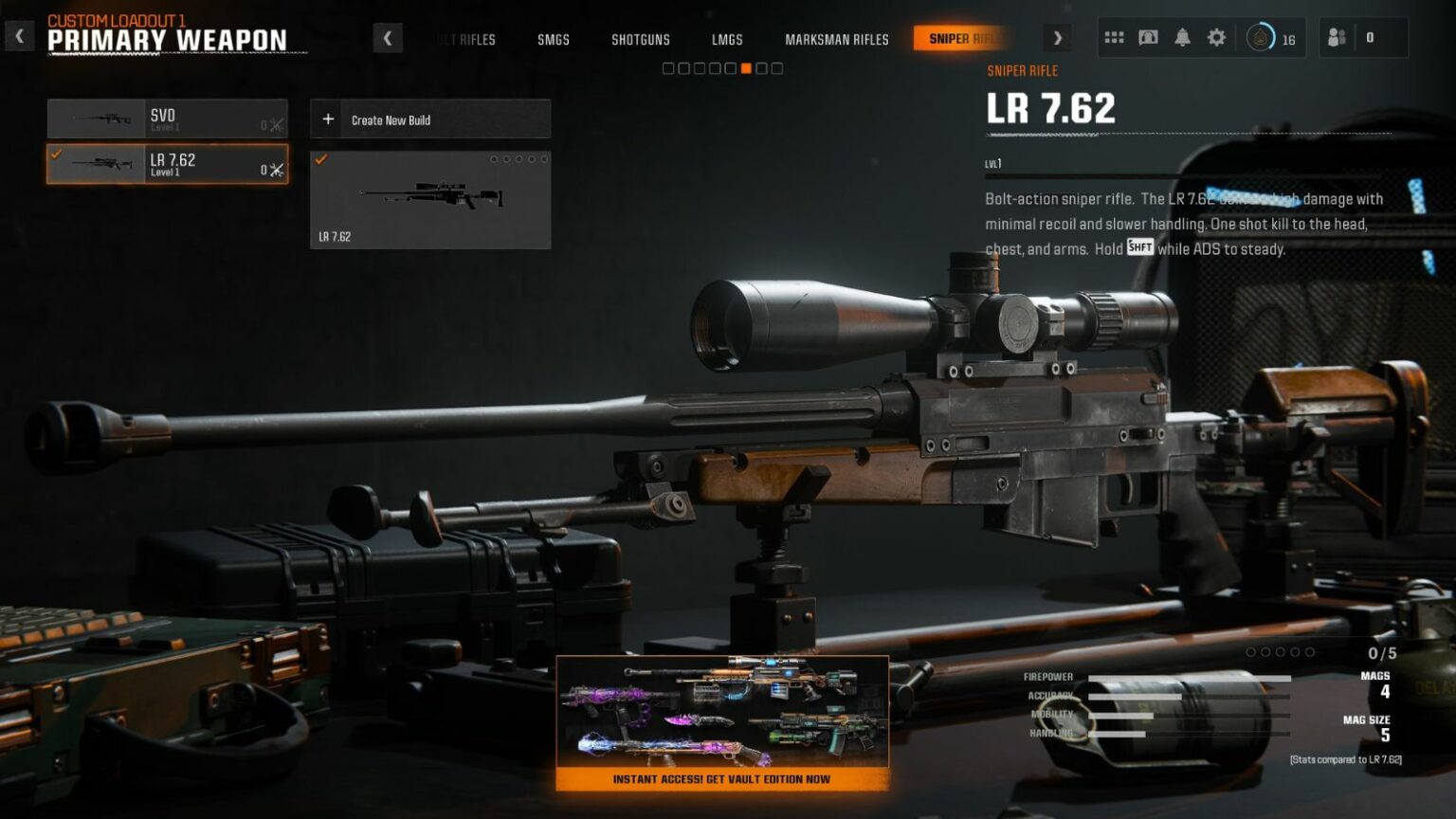The image size is (1456, 819).
Task: Open the Marksman Rifles tab
Action: [x=836, y=40]
